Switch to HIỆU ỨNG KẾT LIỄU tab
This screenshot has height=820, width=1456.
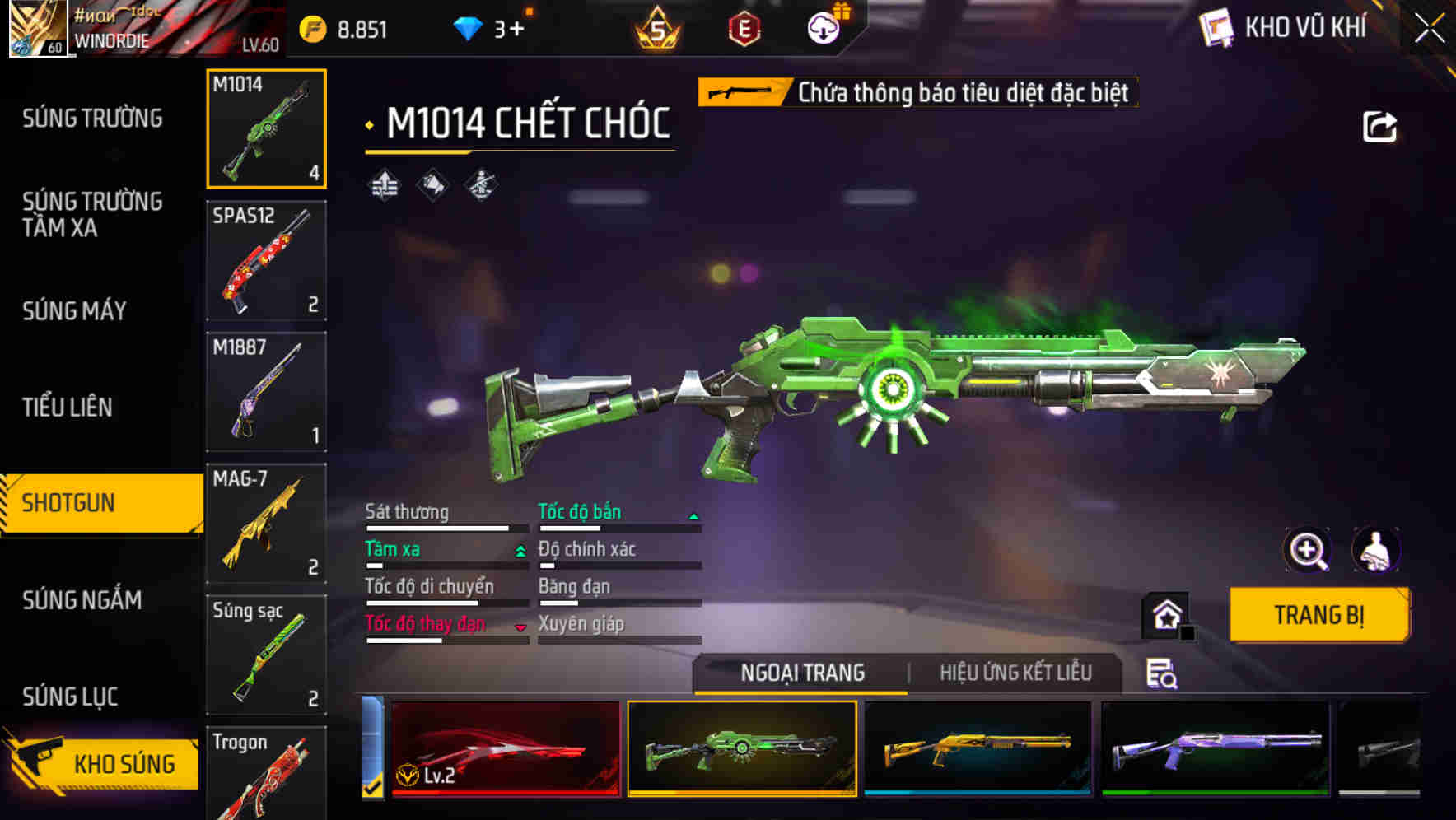tap(1015, 673)
